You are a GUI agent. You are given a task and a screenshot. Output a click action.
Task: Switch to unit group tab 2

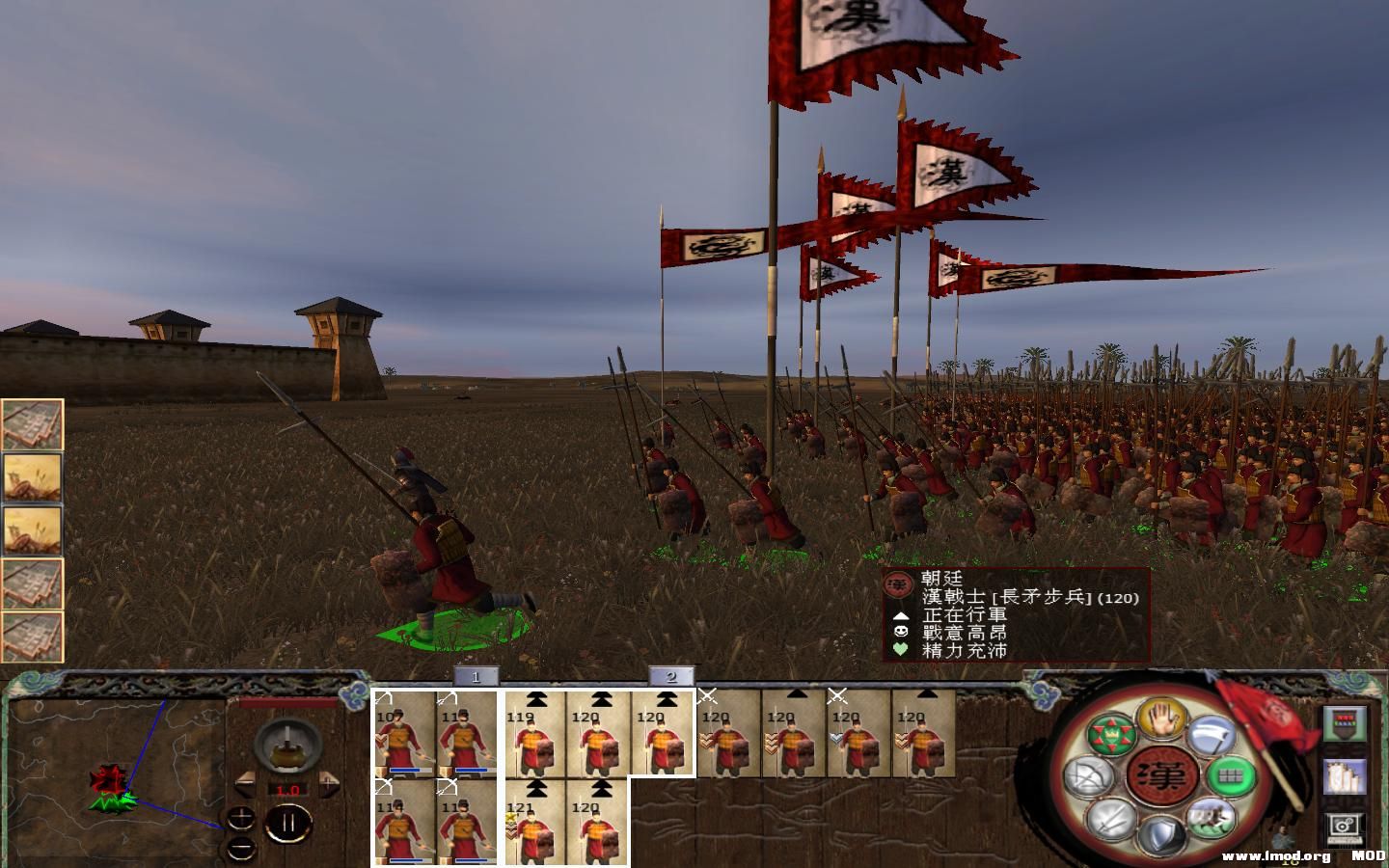coord(669,678)
